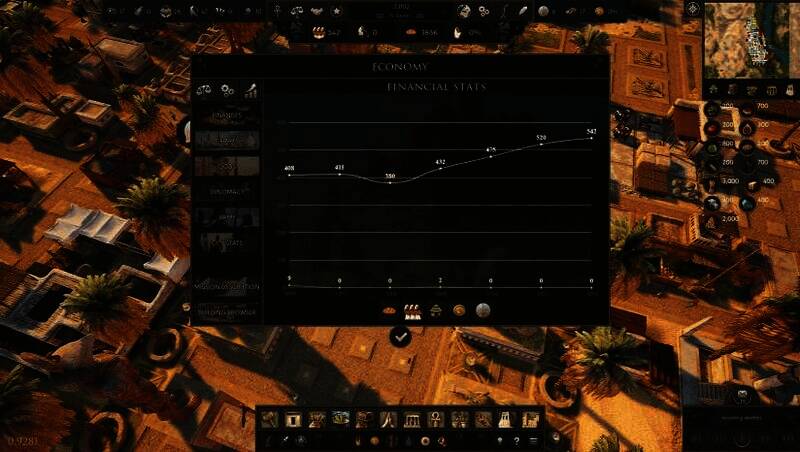Image resolution: width=800 pixels, height=452 pixels.
Task: Select the grey stone stat icon under graph
Action: click(x=482, y=310)
